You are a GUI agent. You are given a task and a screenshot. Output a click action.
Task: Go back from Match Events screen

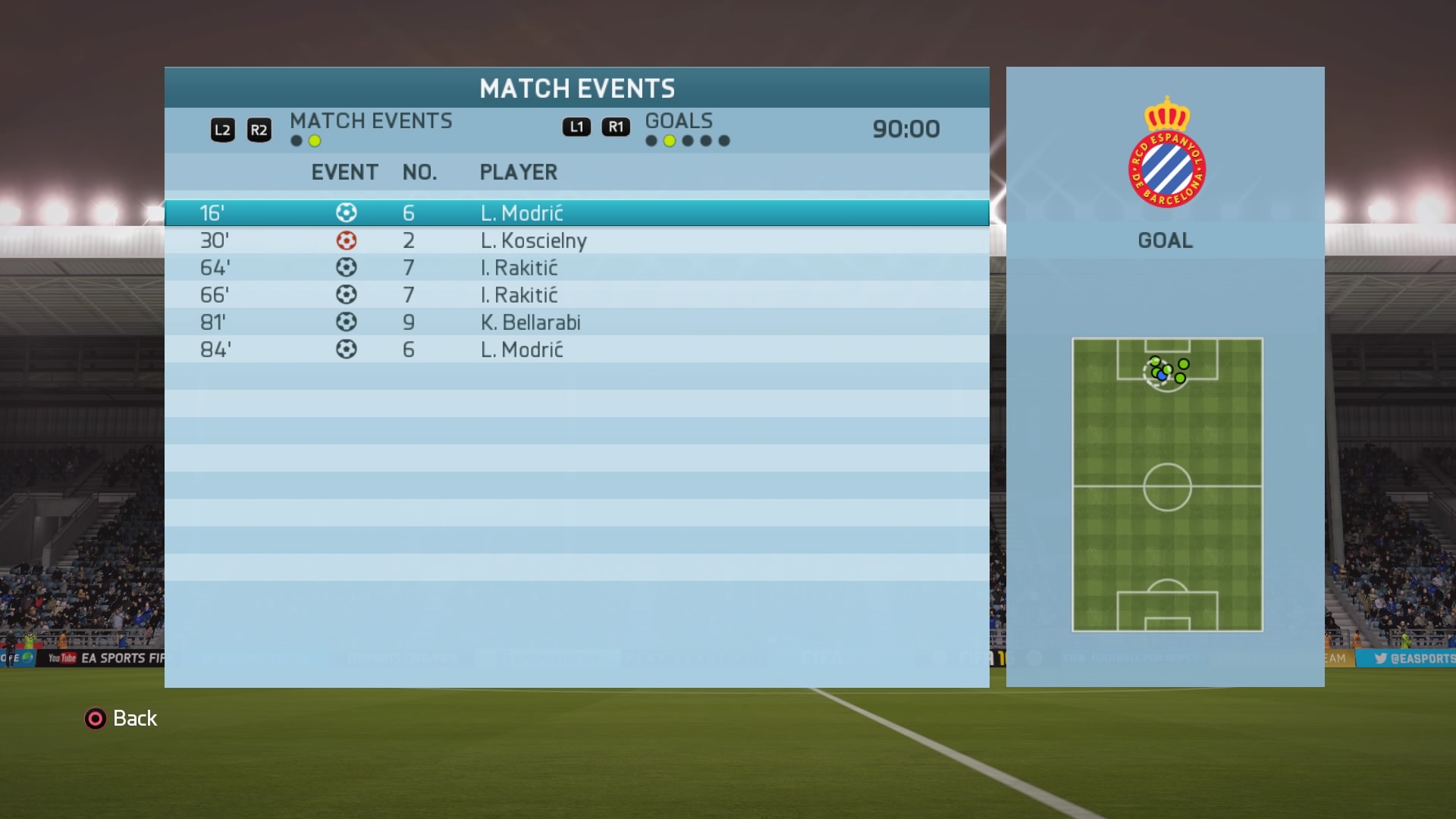121,718
